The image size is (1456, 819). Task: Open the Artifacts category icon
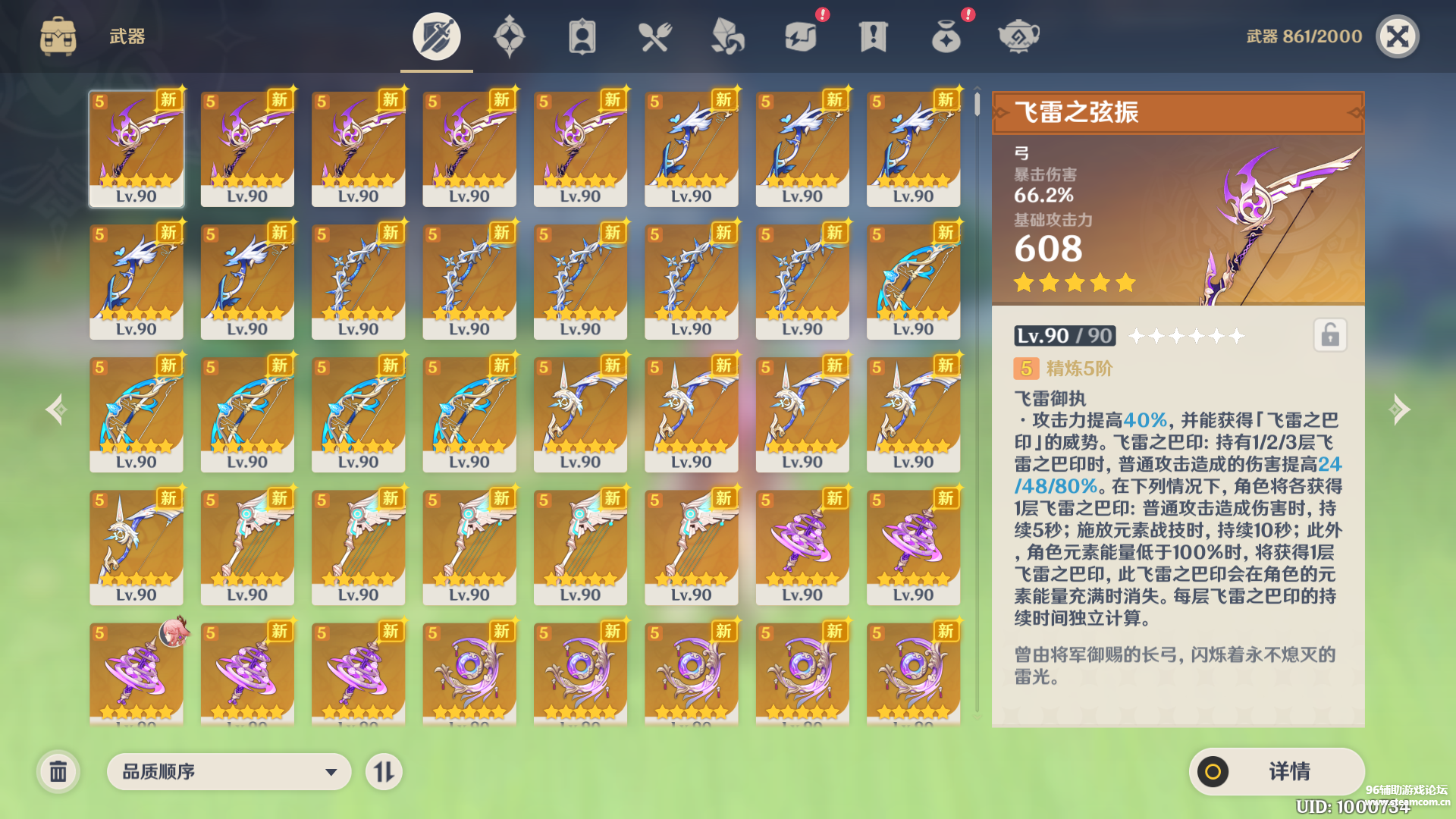click(x=509, y=36)
